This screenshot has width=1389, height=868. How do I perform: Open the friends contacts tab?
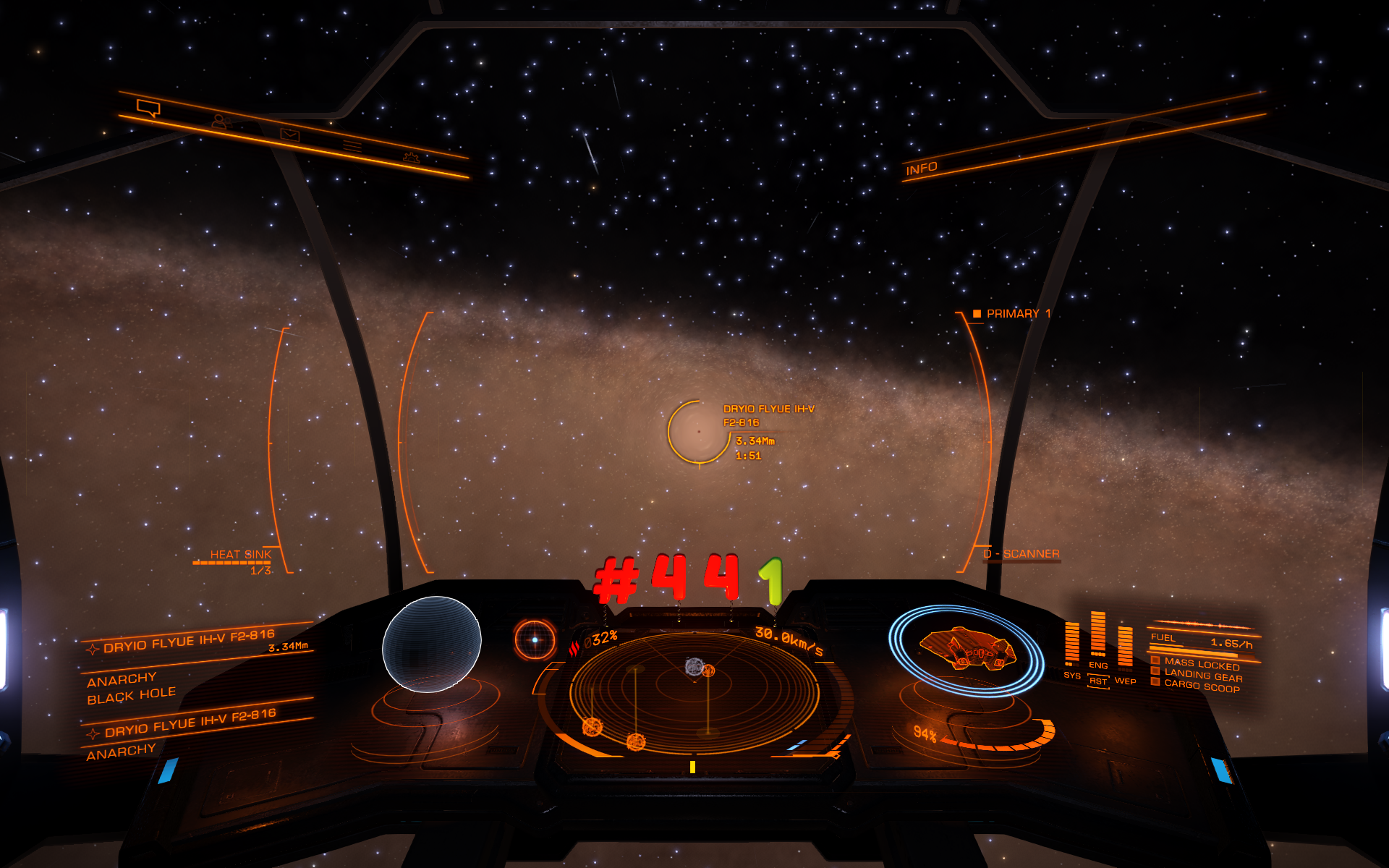coord(220,122)
